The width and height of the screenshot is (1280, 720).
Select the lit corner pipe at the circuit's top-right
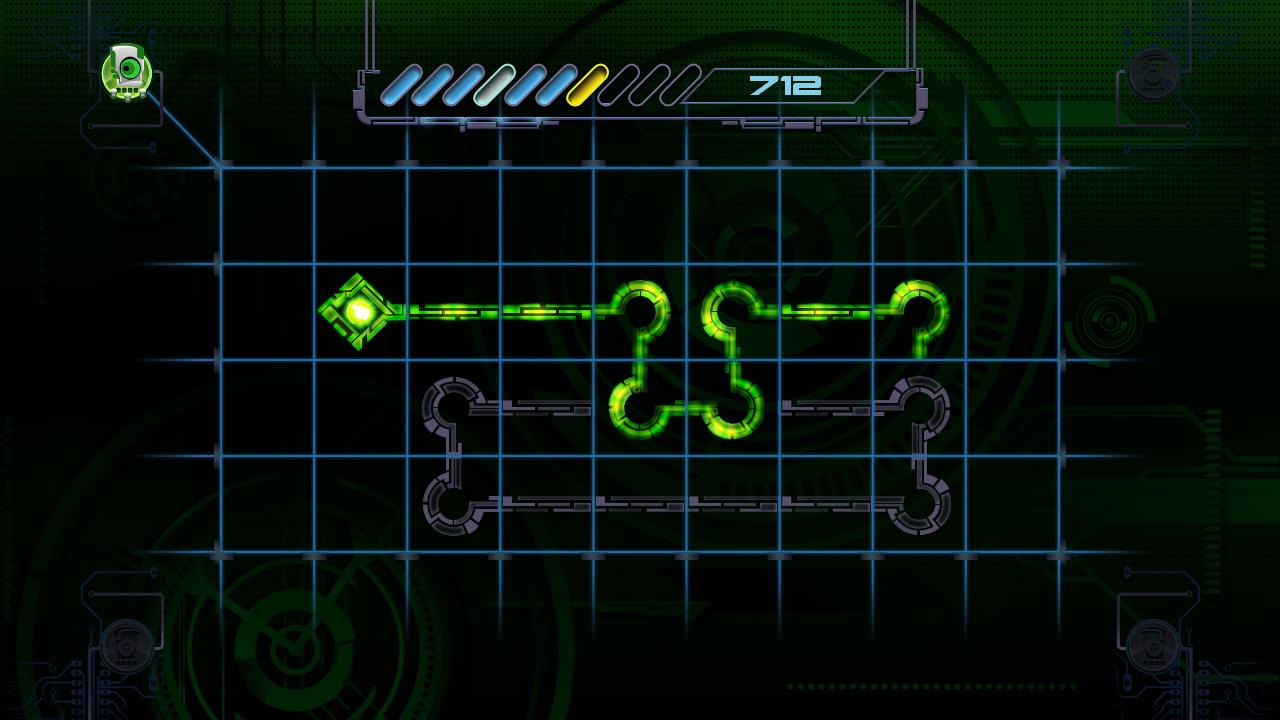[918, 311]
